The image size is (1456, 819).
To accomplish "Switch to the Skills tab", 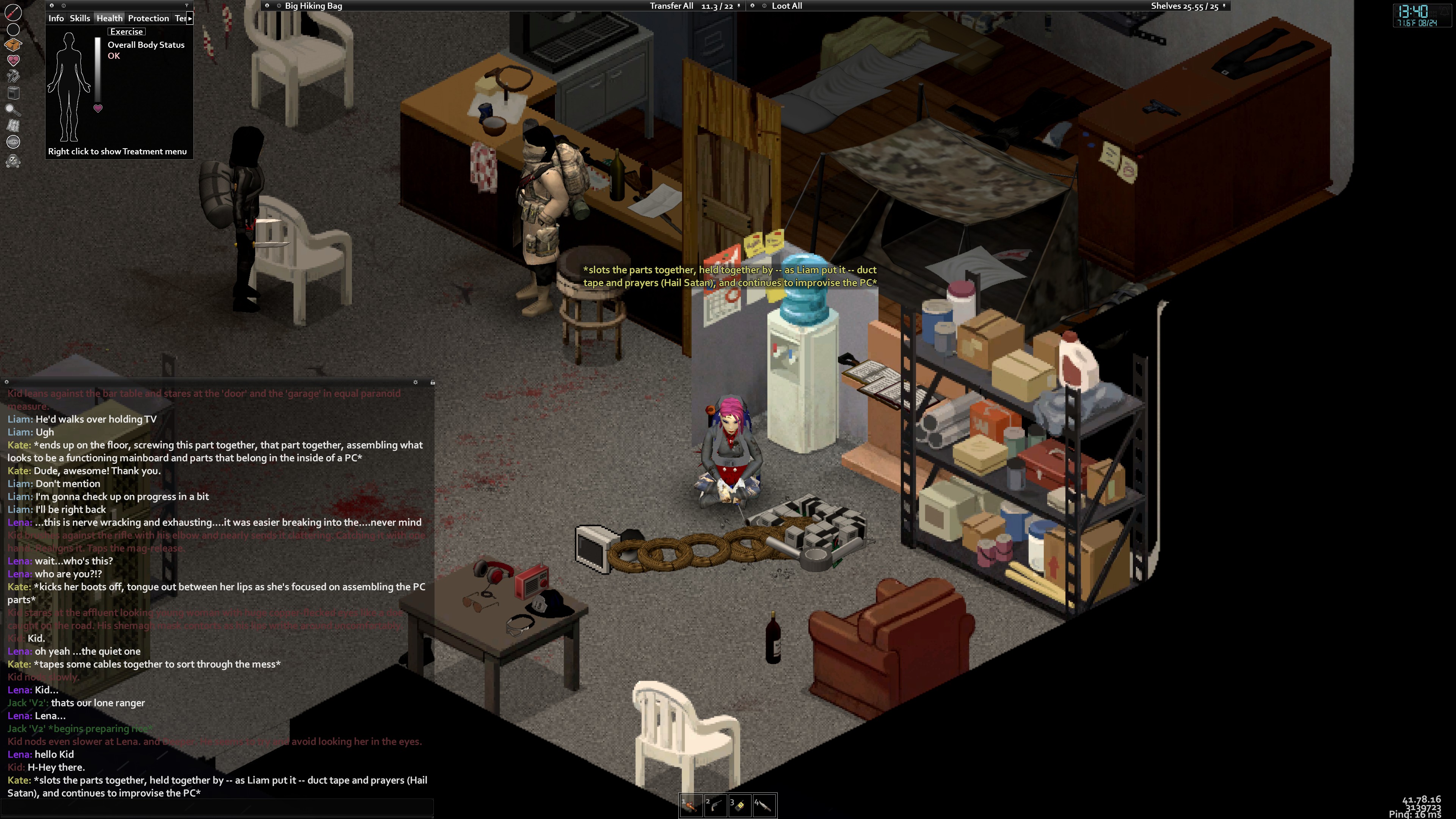I will click(80, 19).
